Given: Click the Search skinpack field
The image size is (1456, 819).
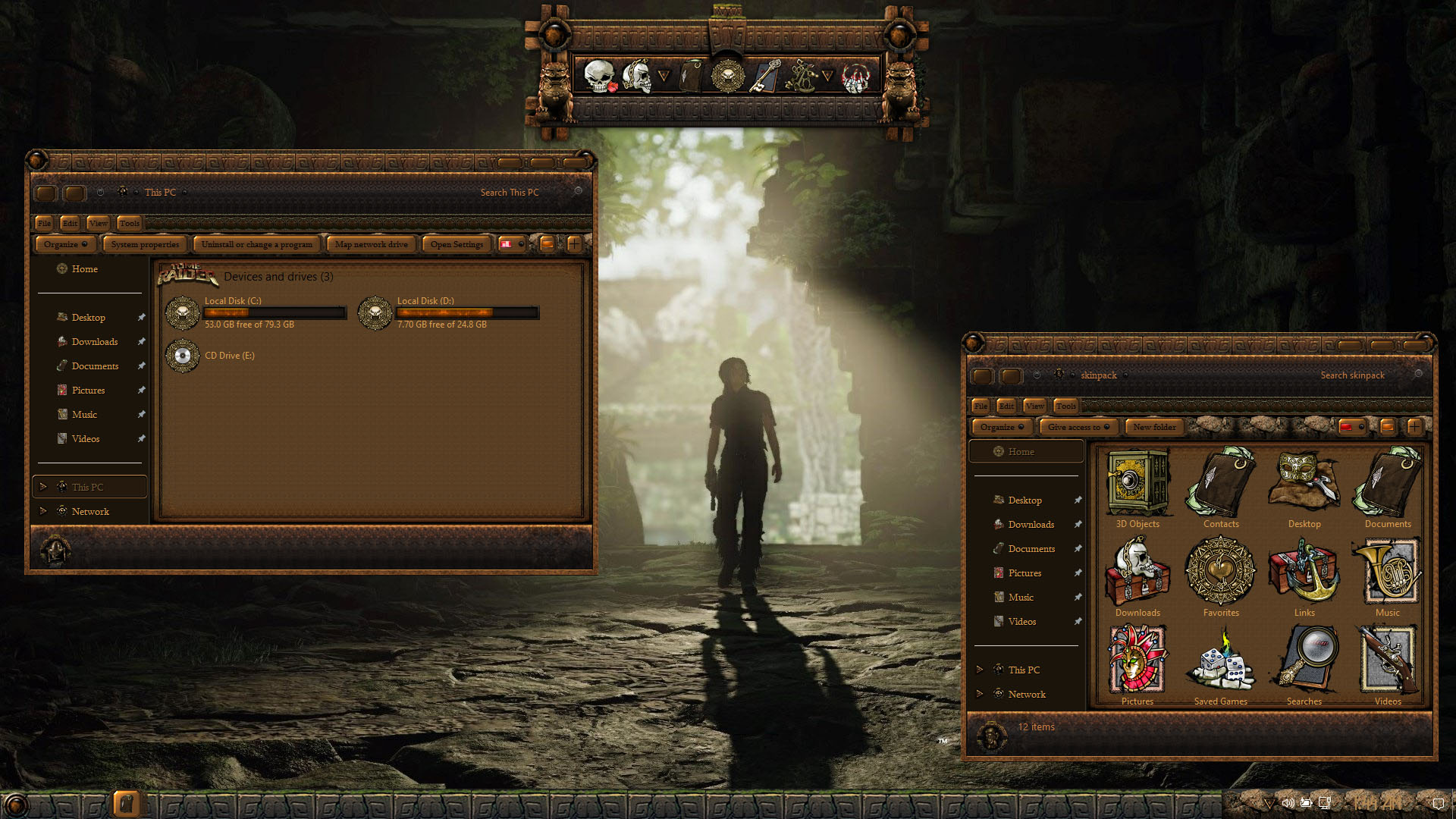Looking at the screenshot, I should point(1352,375).
